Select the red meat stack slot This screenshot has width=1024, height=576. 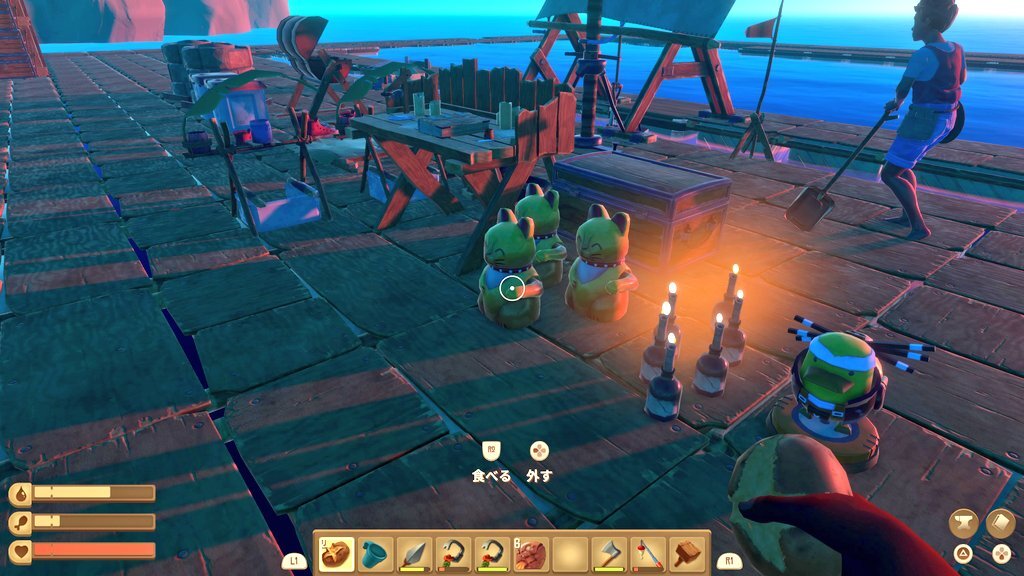click(531, 553)
